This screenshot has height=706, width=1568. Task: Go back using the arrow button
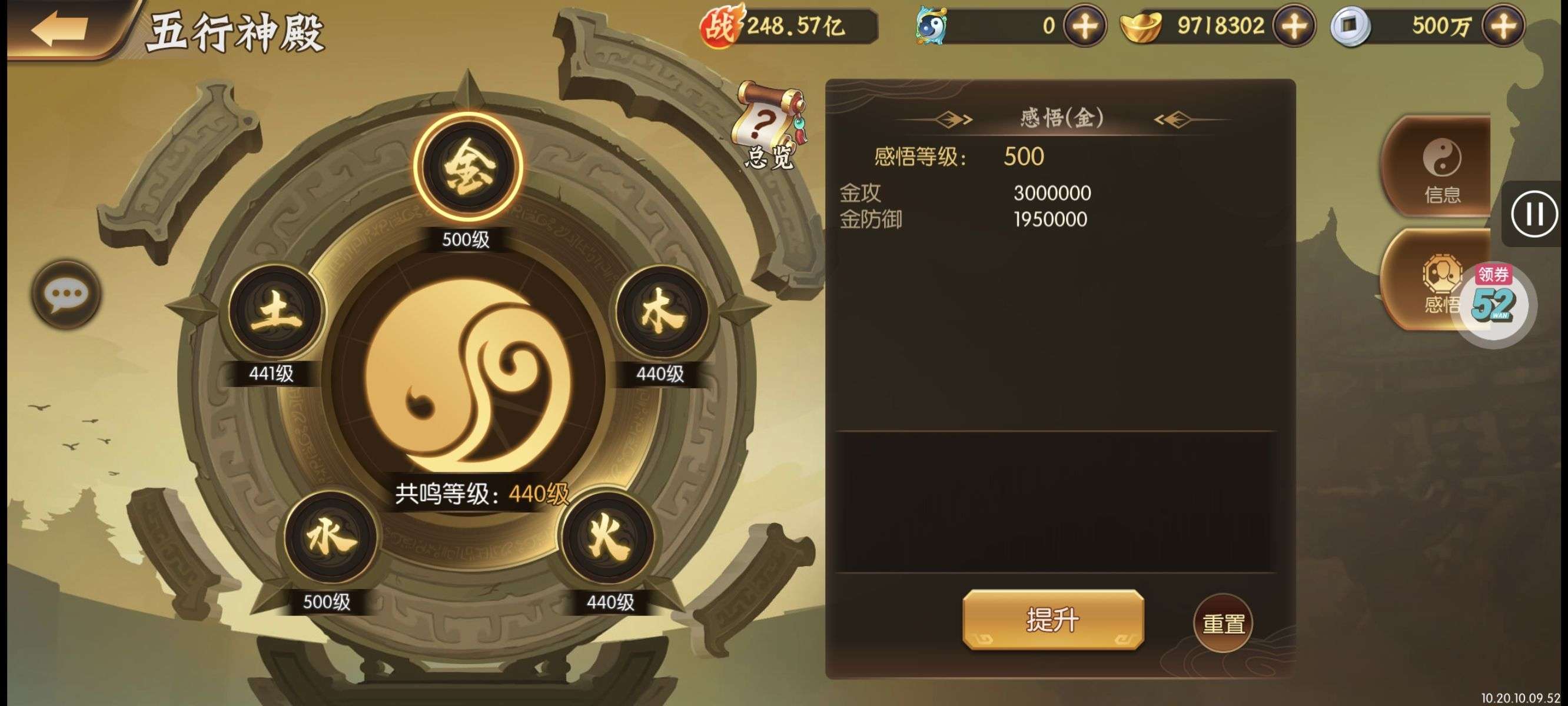61,28
